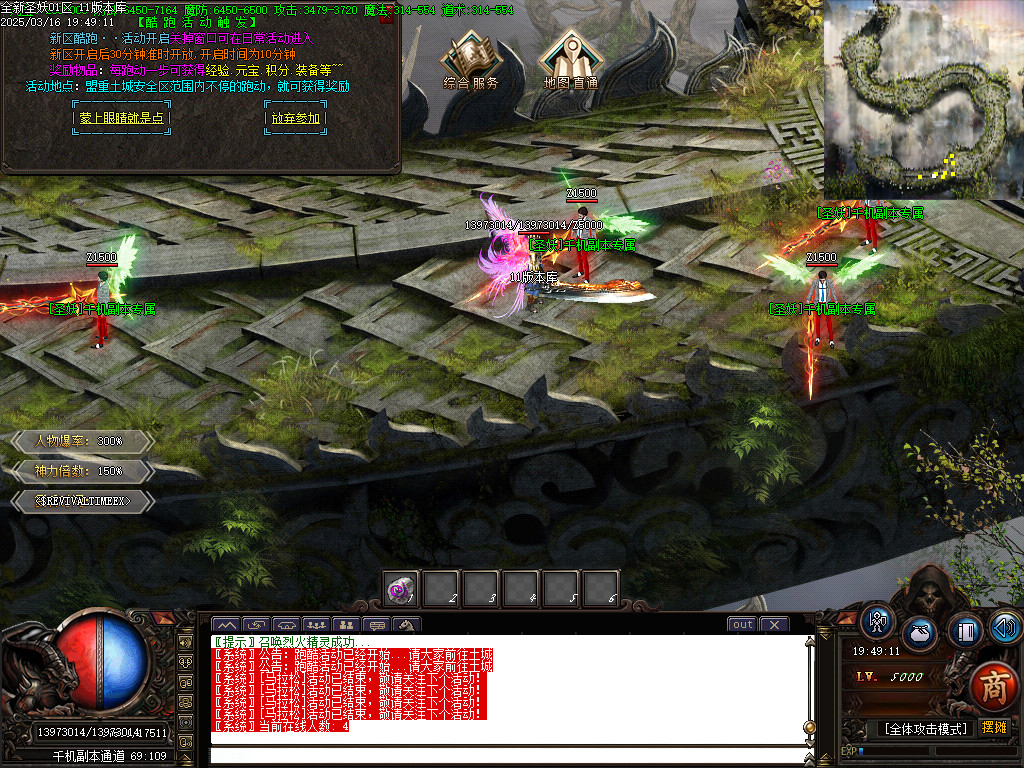Start a stall with 摆摊

(994, 728)
